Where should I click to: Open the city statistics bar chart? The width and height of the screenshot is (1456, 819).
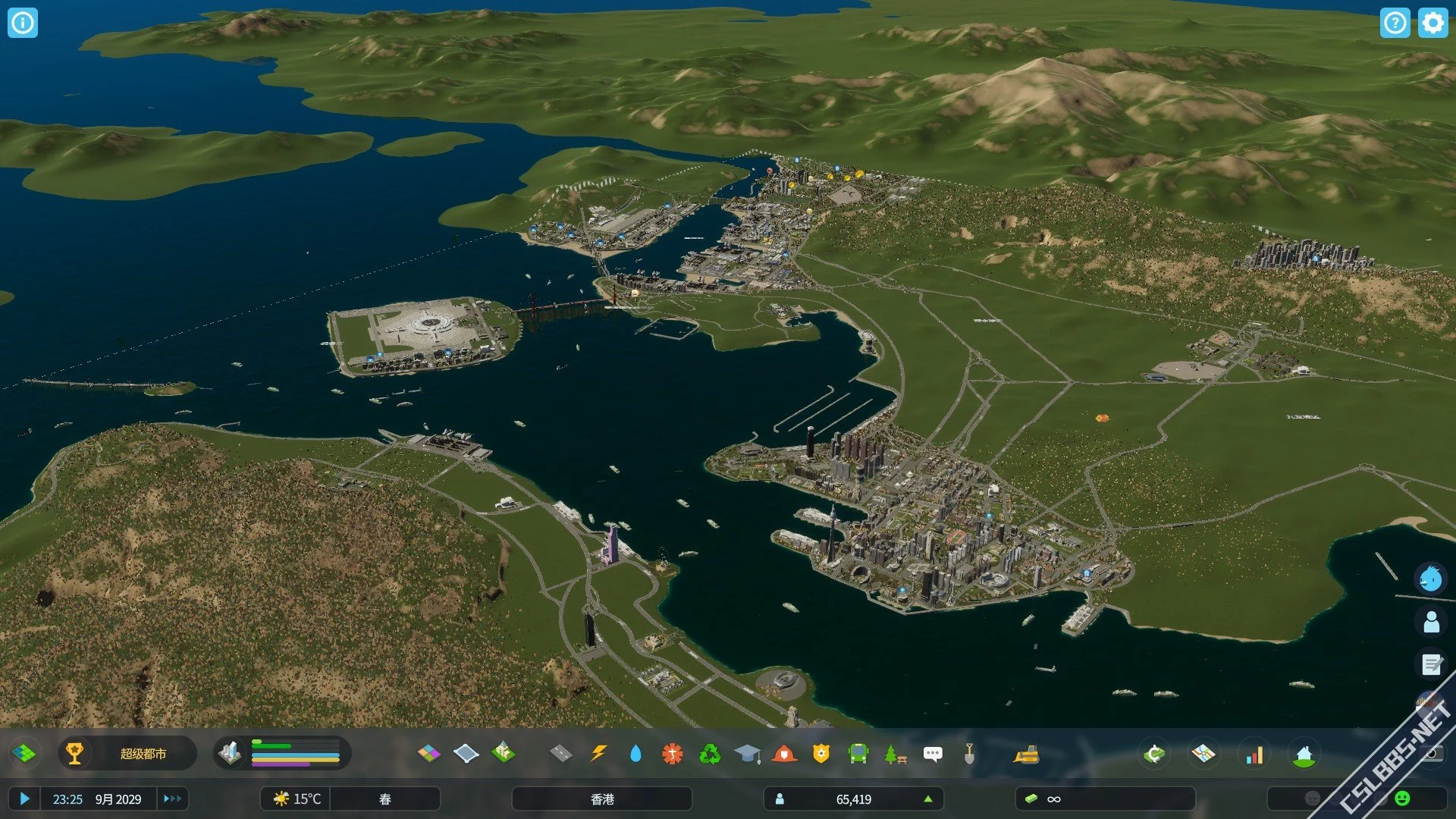pos(1254,755)
